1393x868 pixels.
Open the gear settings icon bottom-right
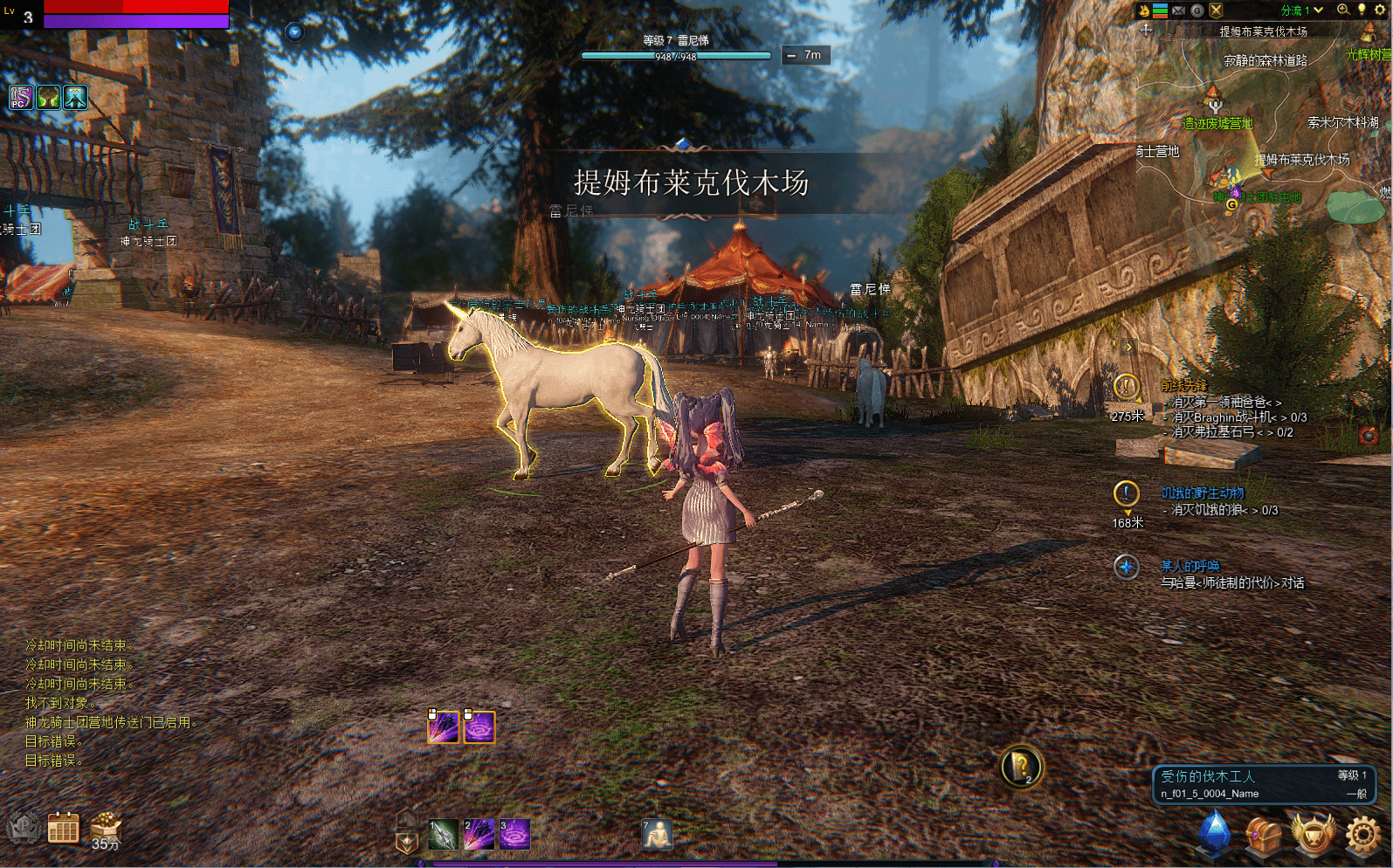(x=1362, y=832)
